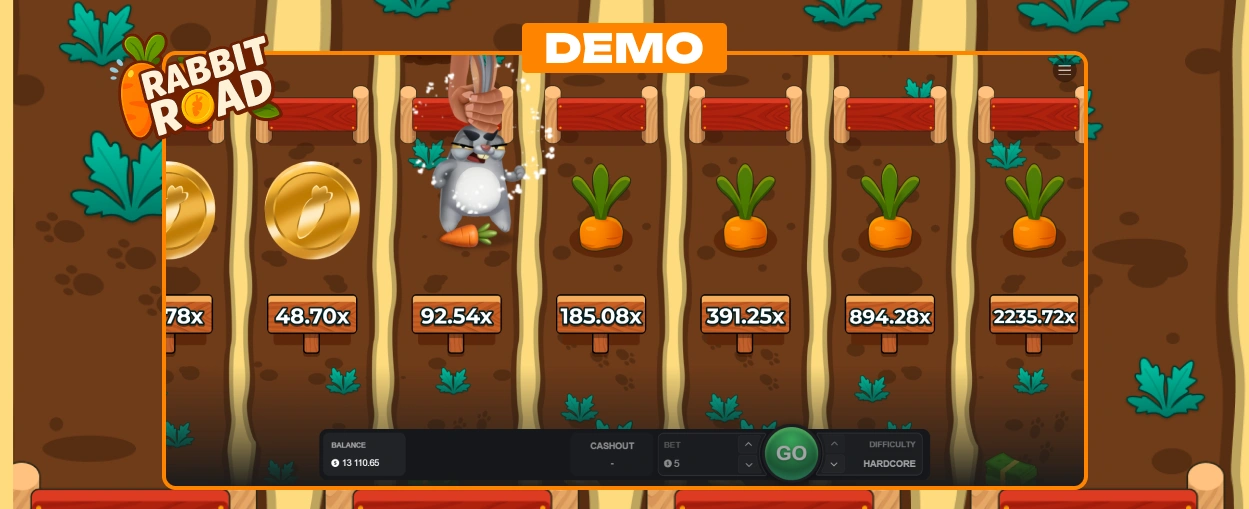Click the green GO button

[x=791, y=454]
